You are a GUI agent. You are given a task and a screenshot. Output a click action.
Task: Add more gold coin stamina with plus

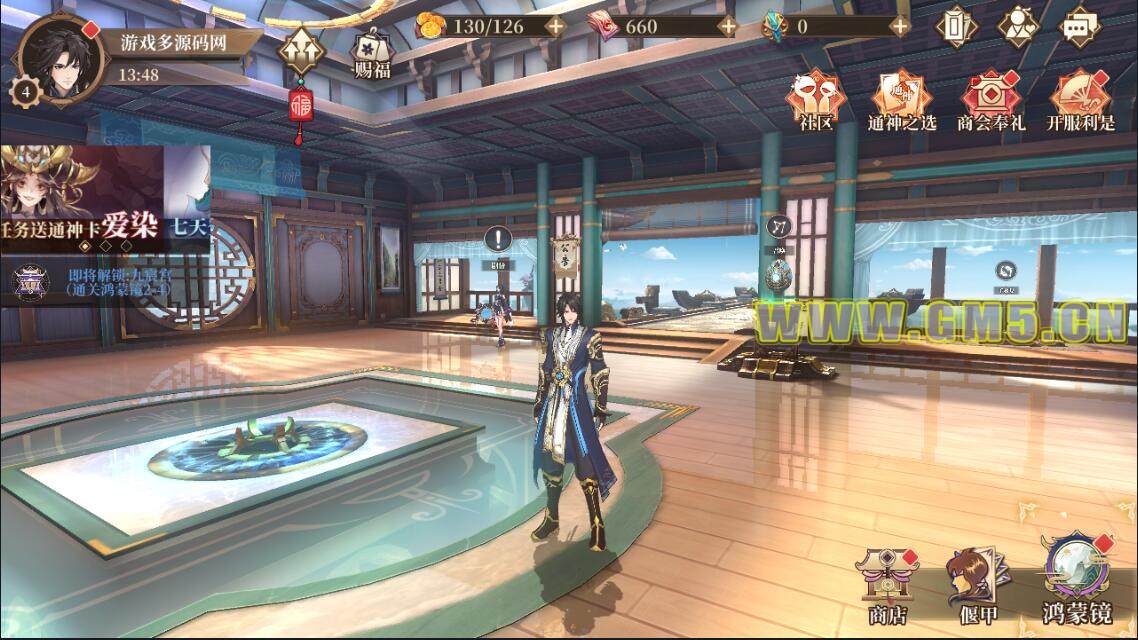(556, 26)
